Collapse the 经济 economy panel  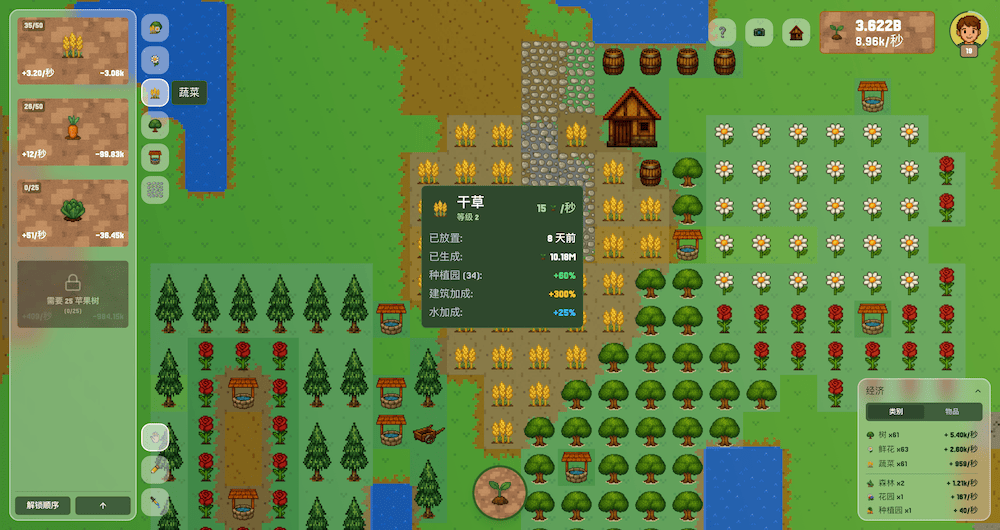click(977, 390)
